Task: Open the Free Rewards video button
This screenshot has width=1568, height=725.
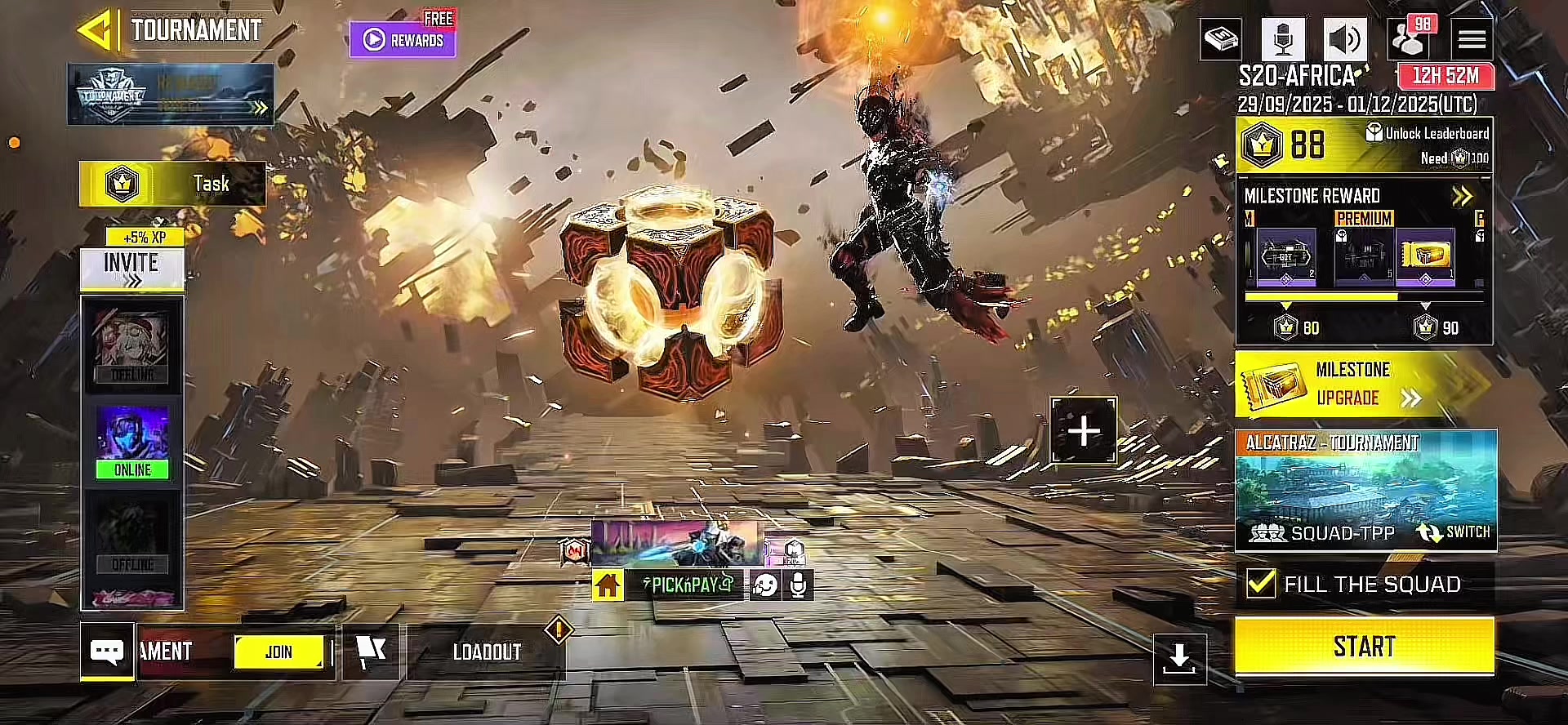Action: (x=403, y=39)
